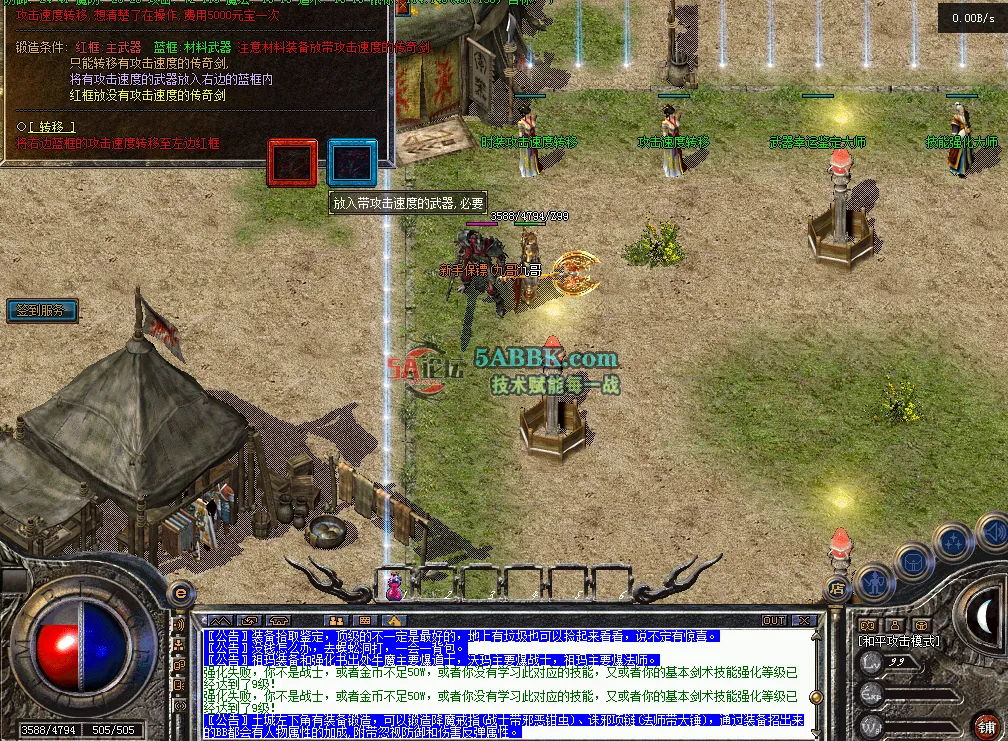Select the blue material weapon slot

pos(352,163)
